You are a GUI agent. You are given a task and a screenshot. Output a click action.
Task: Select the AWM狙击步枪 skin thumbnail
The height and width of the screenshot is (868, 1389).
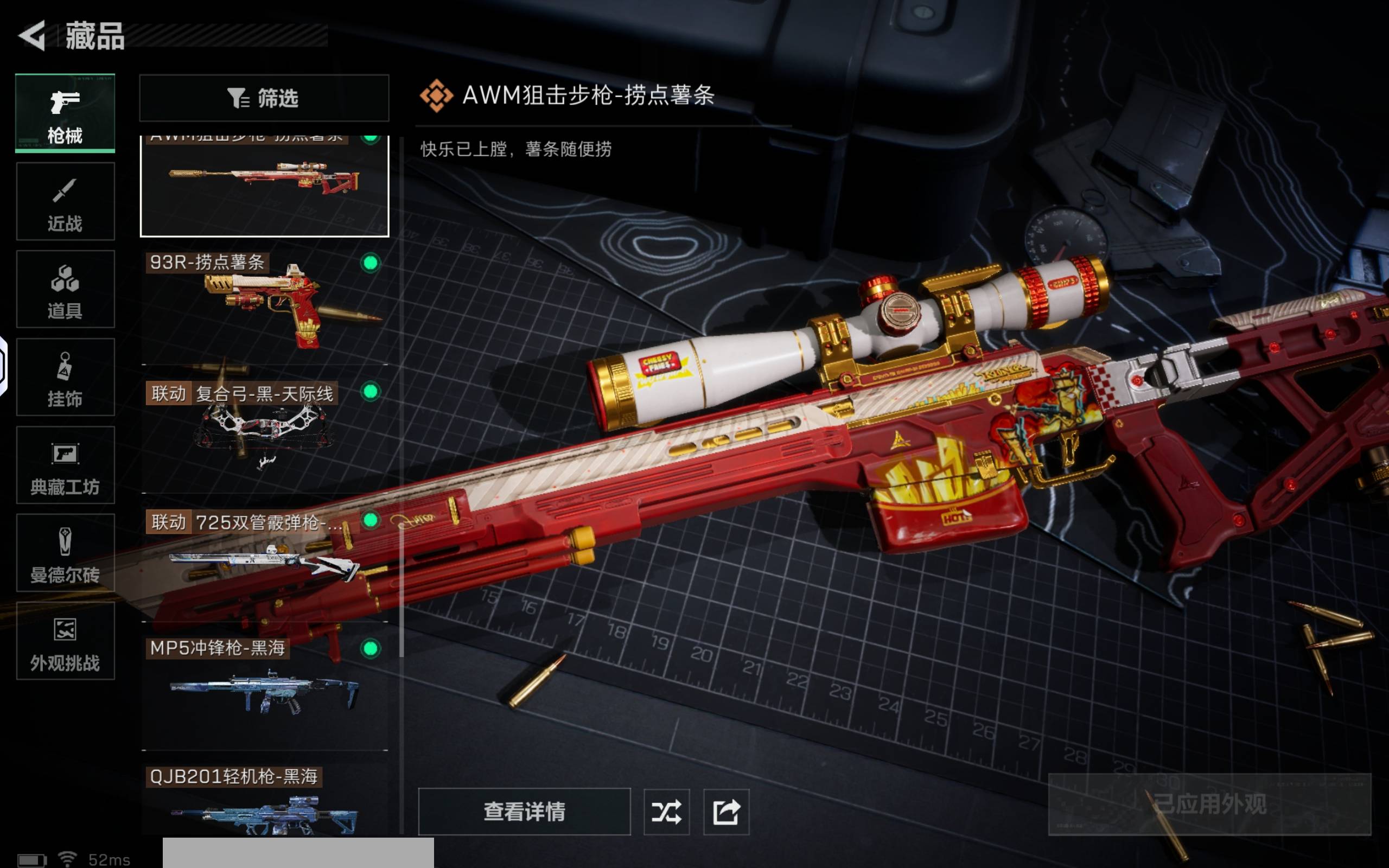tap(264, 185)
